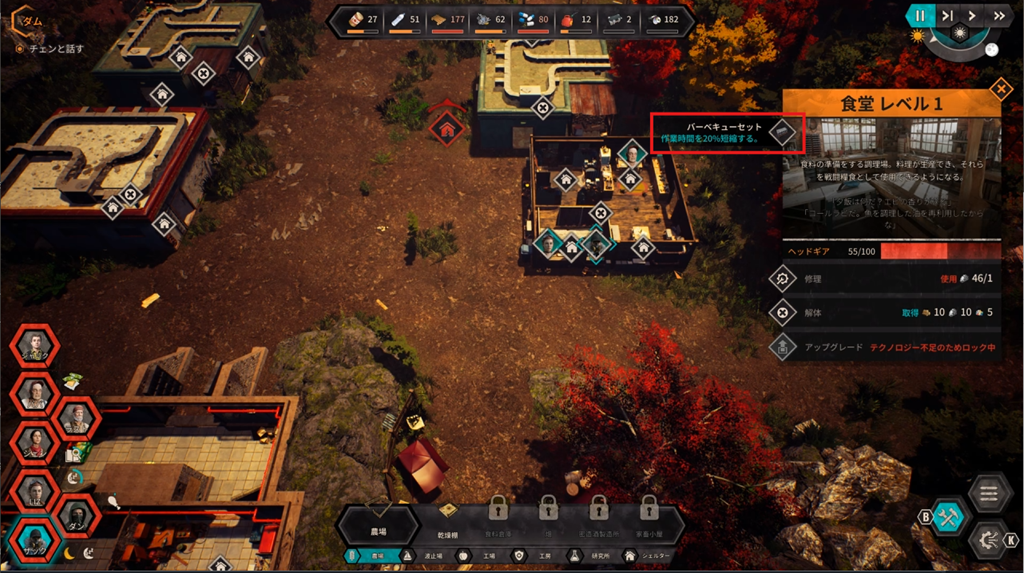Select the 修理 (repair) action
Screen dimensions: 1024x573
(x=783, y=279)
